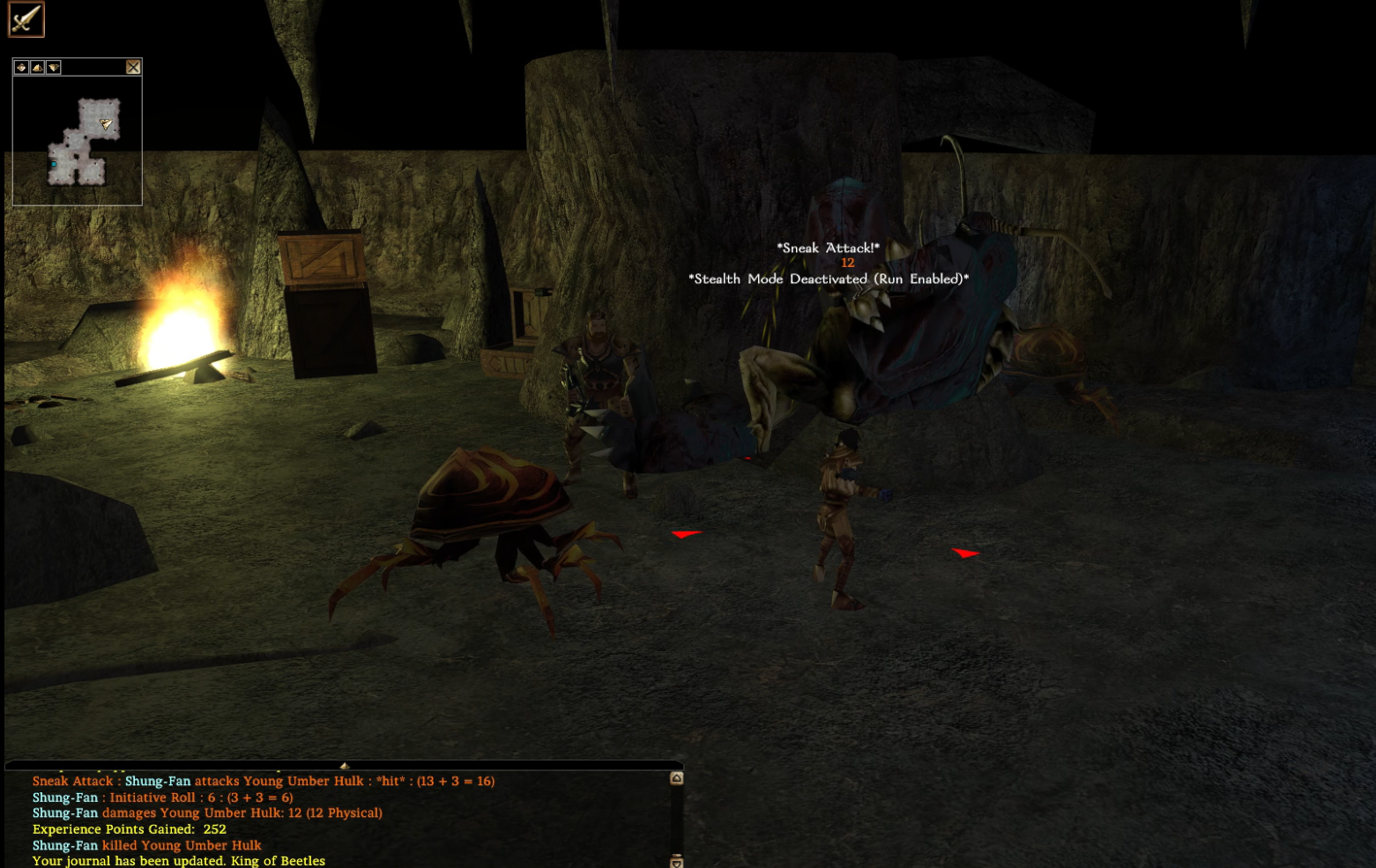Click the combat log's scroll-up arrow

pos(676,778)
